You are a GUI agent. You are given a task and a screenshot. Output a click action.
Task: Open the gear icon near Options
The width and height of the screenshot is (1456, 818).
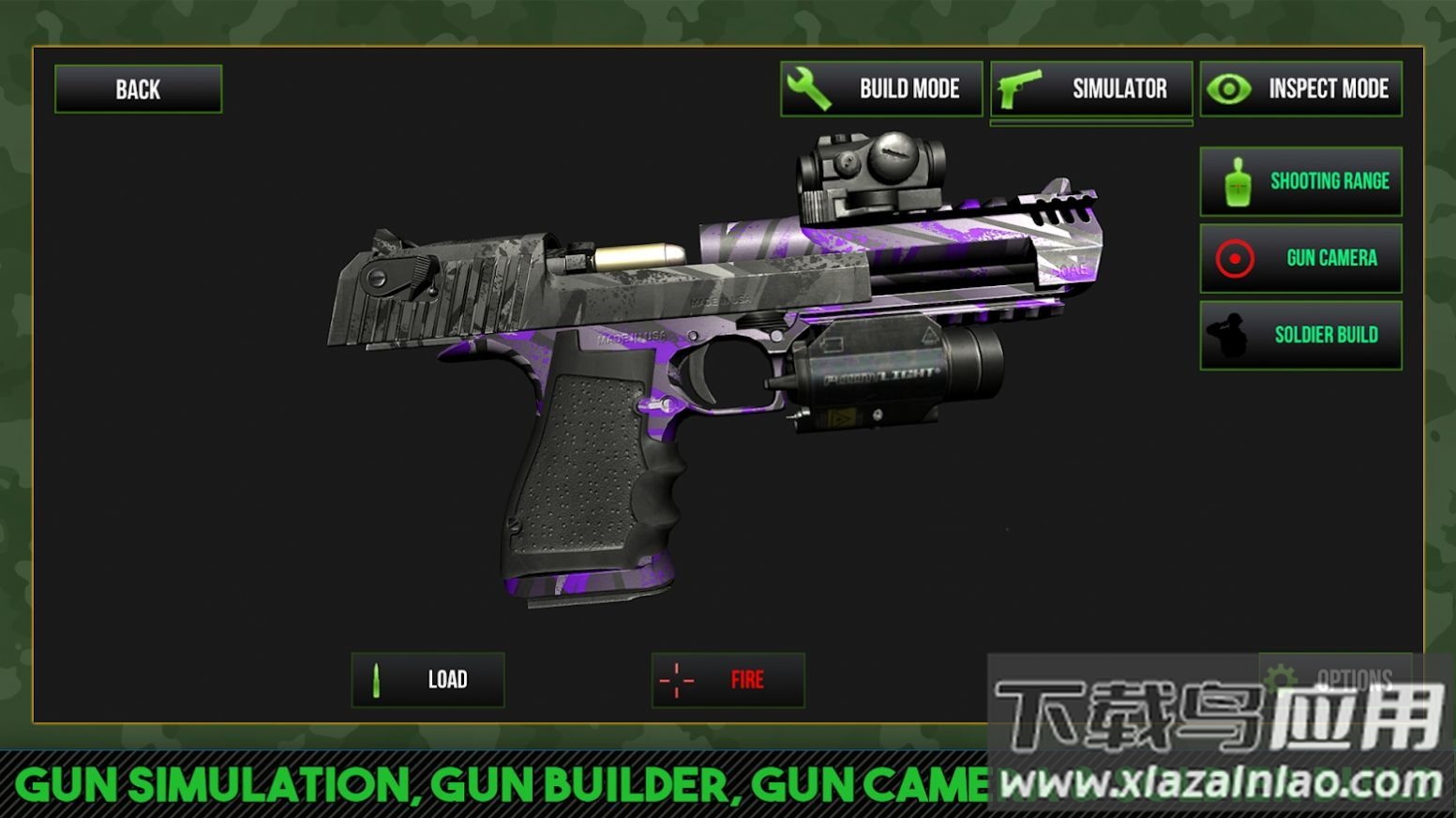coord(1282,672)
